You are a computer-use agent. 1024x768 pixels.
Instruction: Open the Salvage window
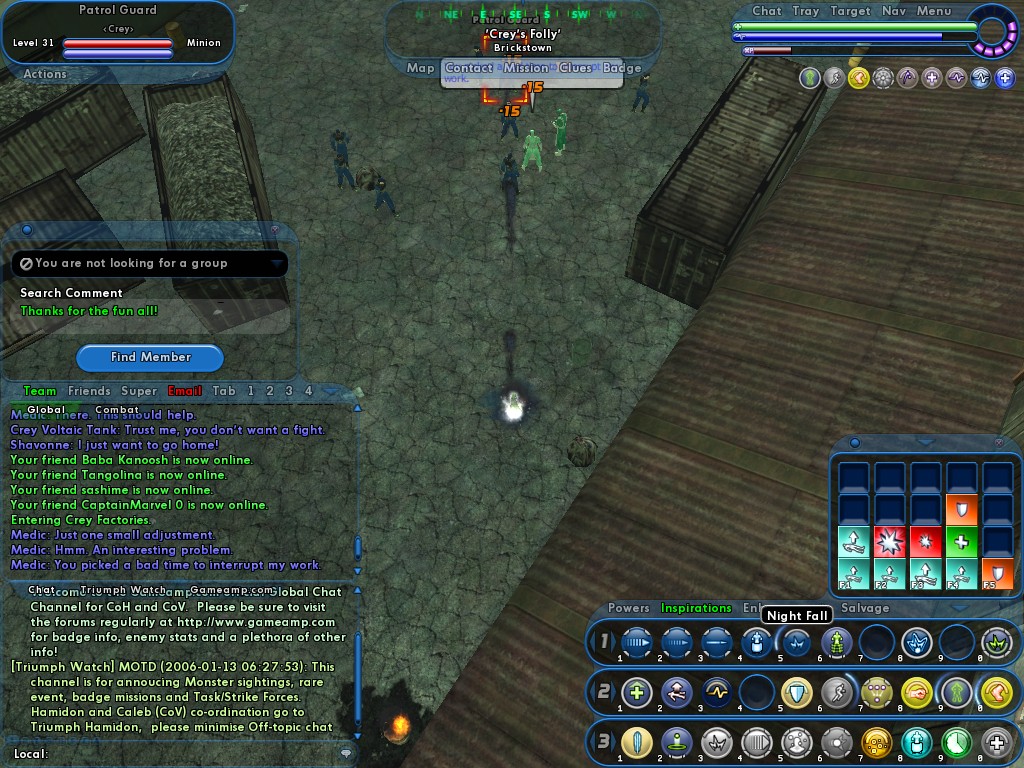864,608
